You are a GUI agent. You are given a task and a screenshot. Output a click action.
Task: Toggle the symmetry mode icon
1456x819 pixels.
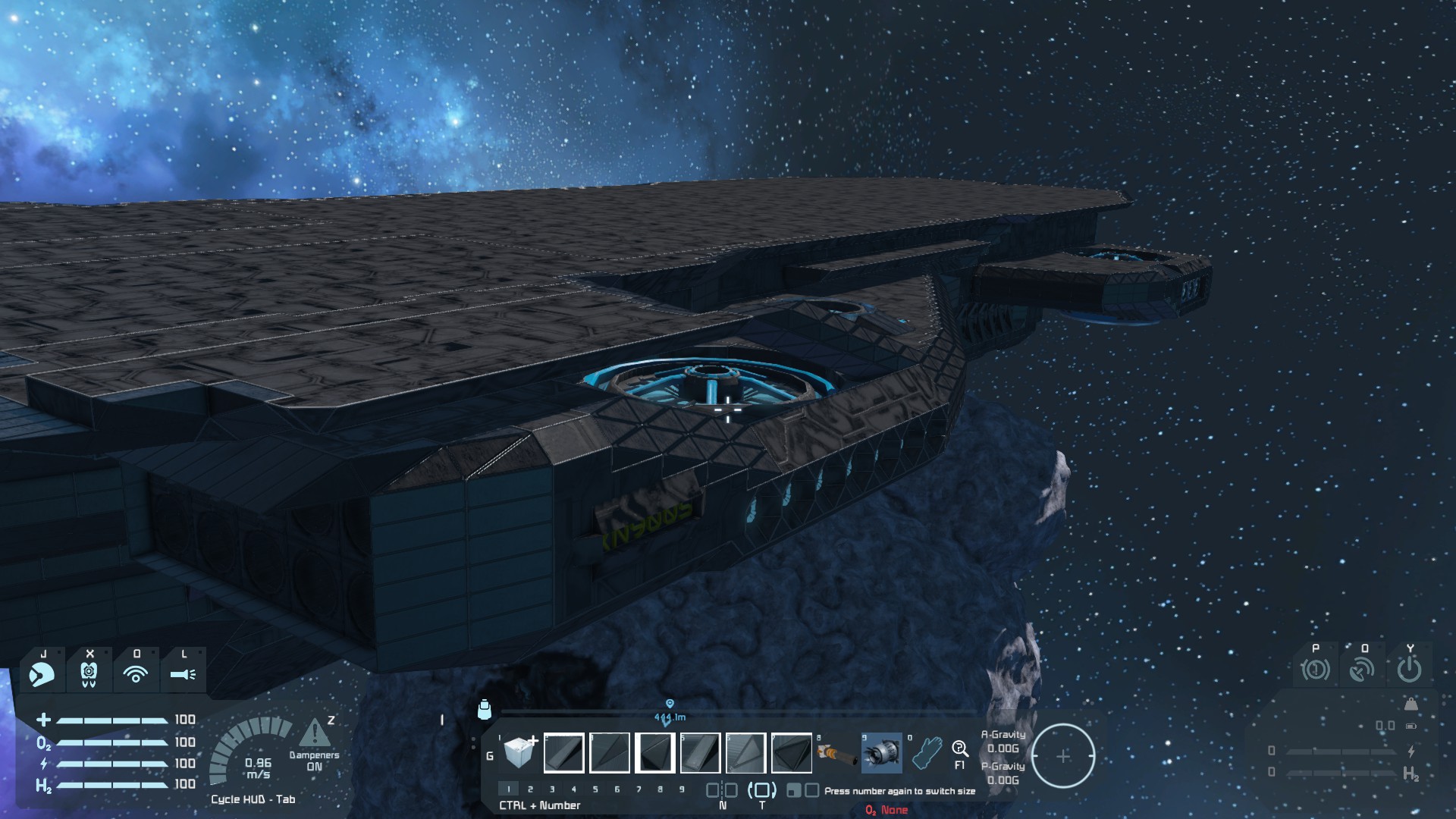(722, 790)
